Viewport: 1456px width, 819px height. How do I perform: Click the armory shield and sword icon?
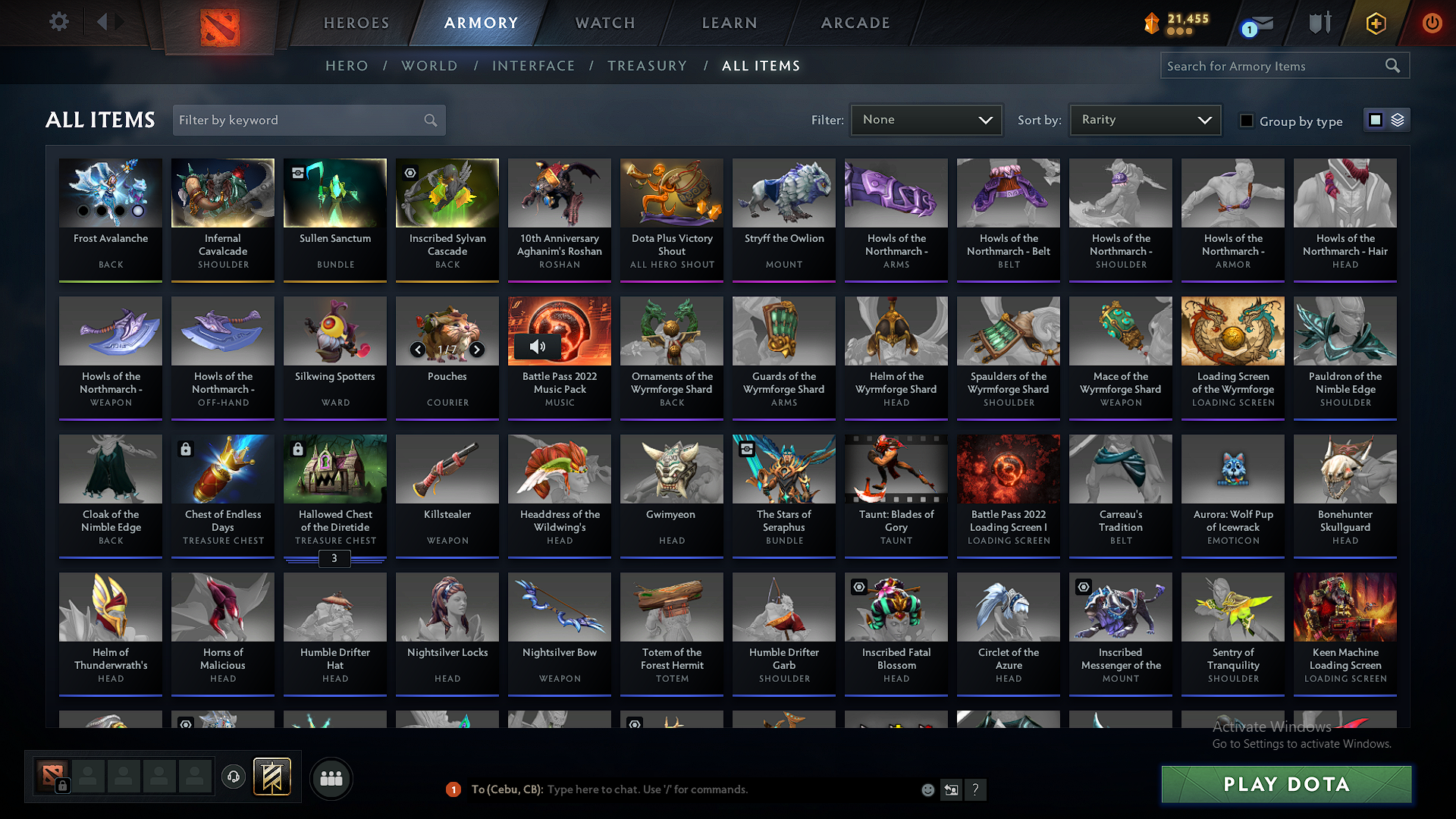[1319, 23]
